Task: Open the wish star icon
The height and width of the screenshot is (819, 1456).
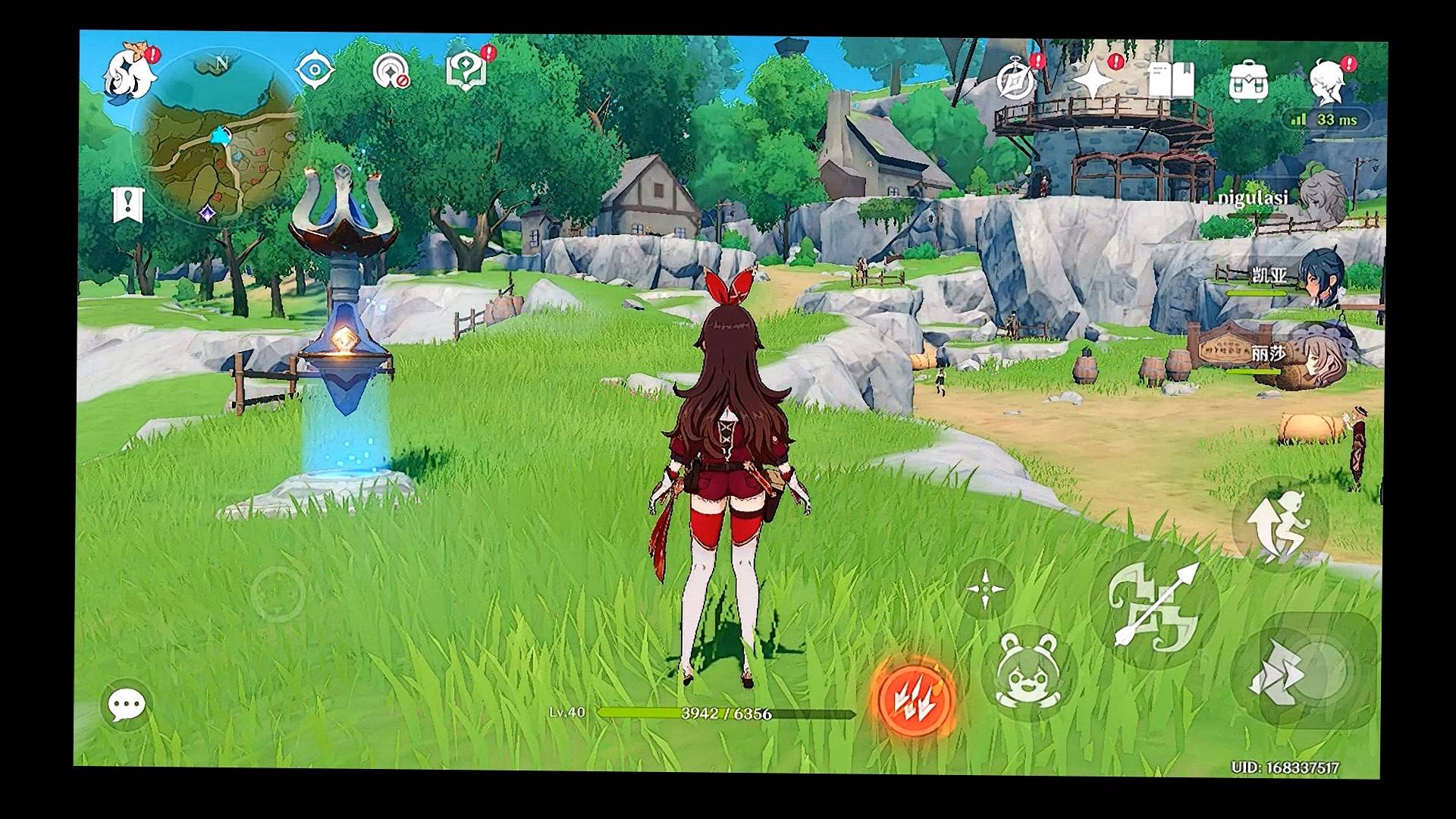Action: point(1093,80)
